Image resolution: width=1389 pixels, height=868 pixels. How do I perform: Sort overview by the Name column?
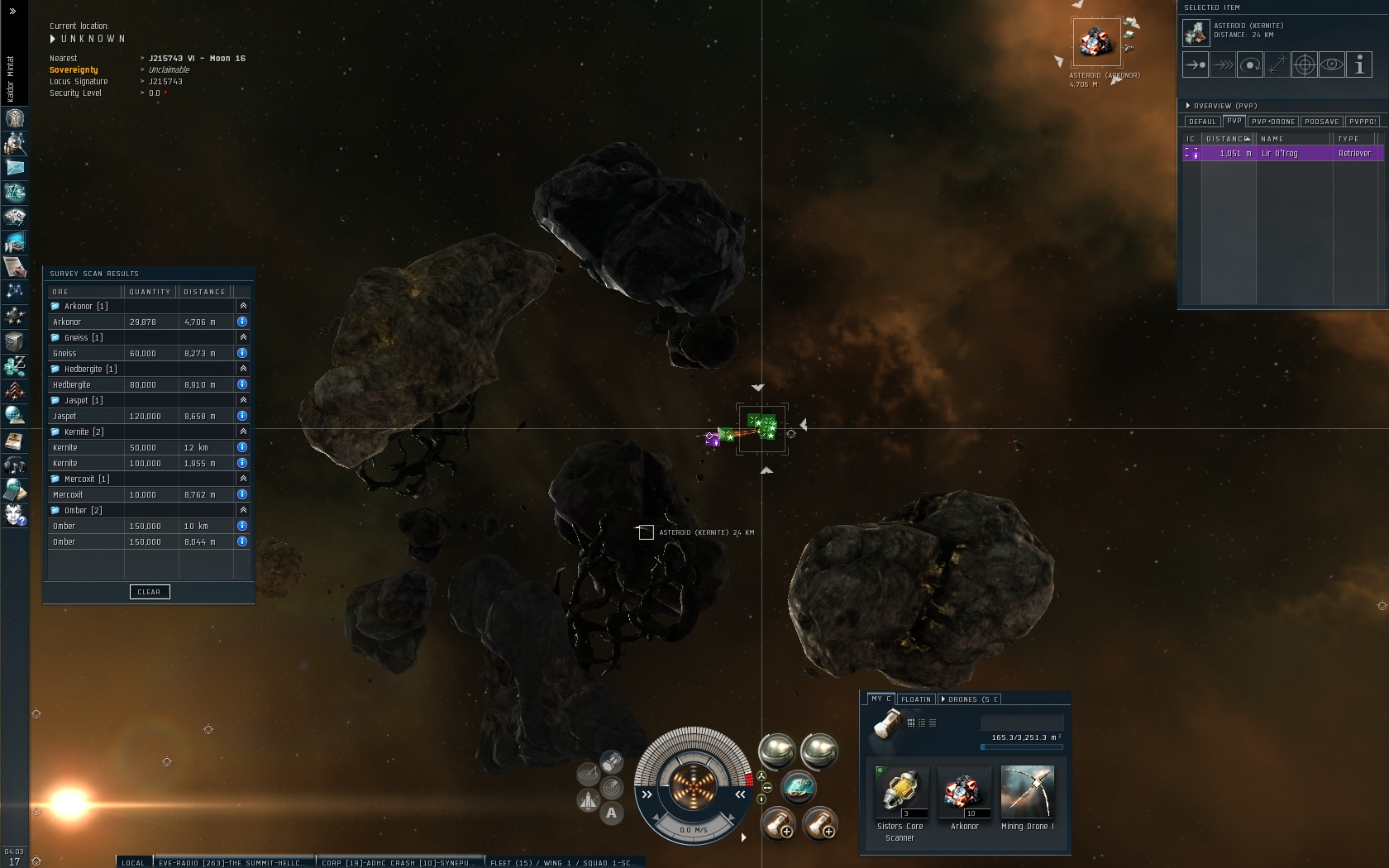[1290, 139]
